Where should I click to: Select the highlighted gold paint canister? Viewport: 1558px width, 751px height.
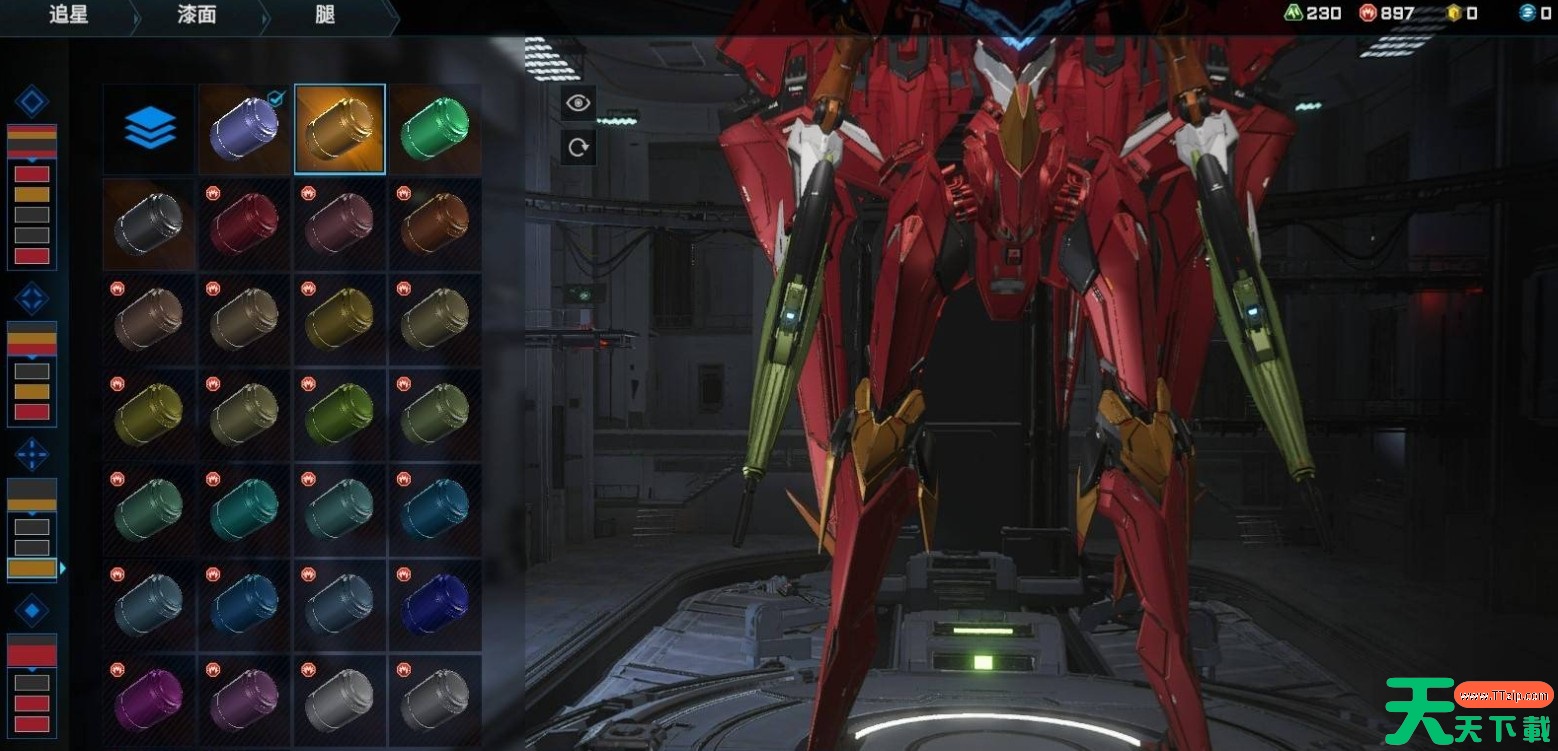tap(340, 129)
